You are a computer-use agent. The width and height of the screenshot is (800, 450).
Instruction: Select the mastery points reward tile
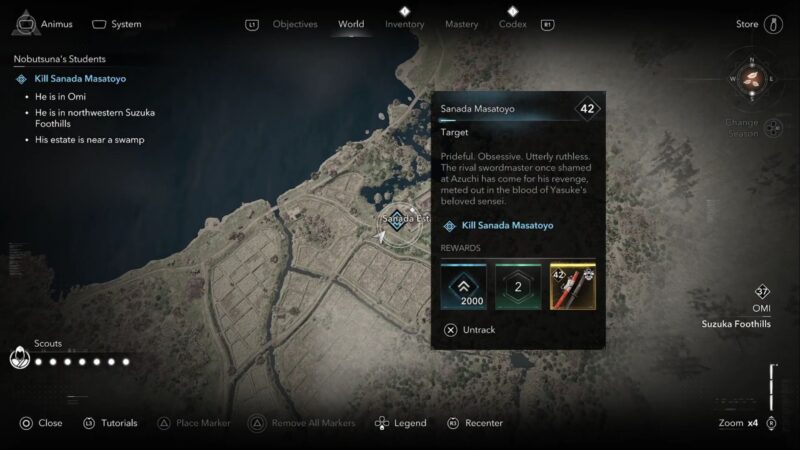(x=518, y=286)
